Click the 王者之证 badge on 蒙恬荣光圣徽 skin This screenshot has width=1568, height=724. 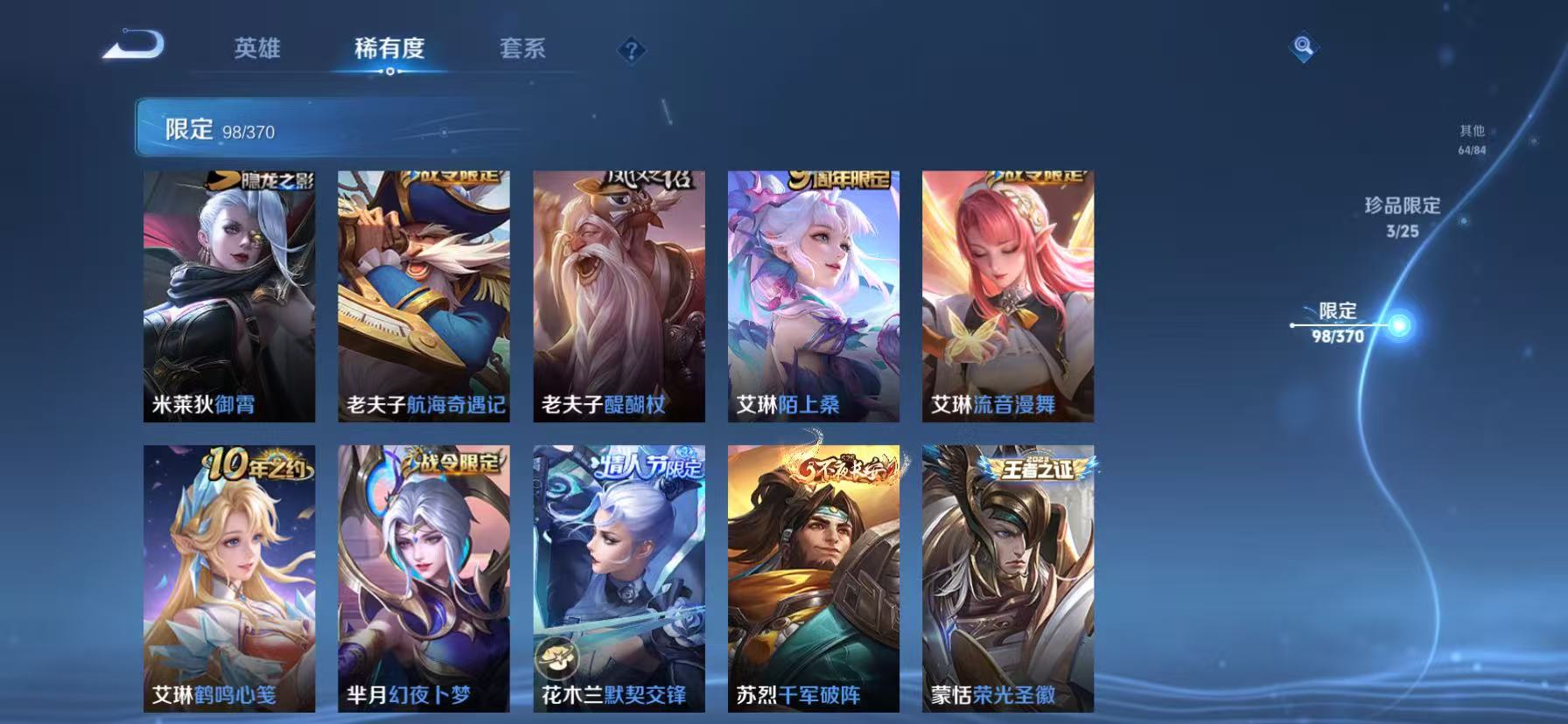(x=1039, y=469)
